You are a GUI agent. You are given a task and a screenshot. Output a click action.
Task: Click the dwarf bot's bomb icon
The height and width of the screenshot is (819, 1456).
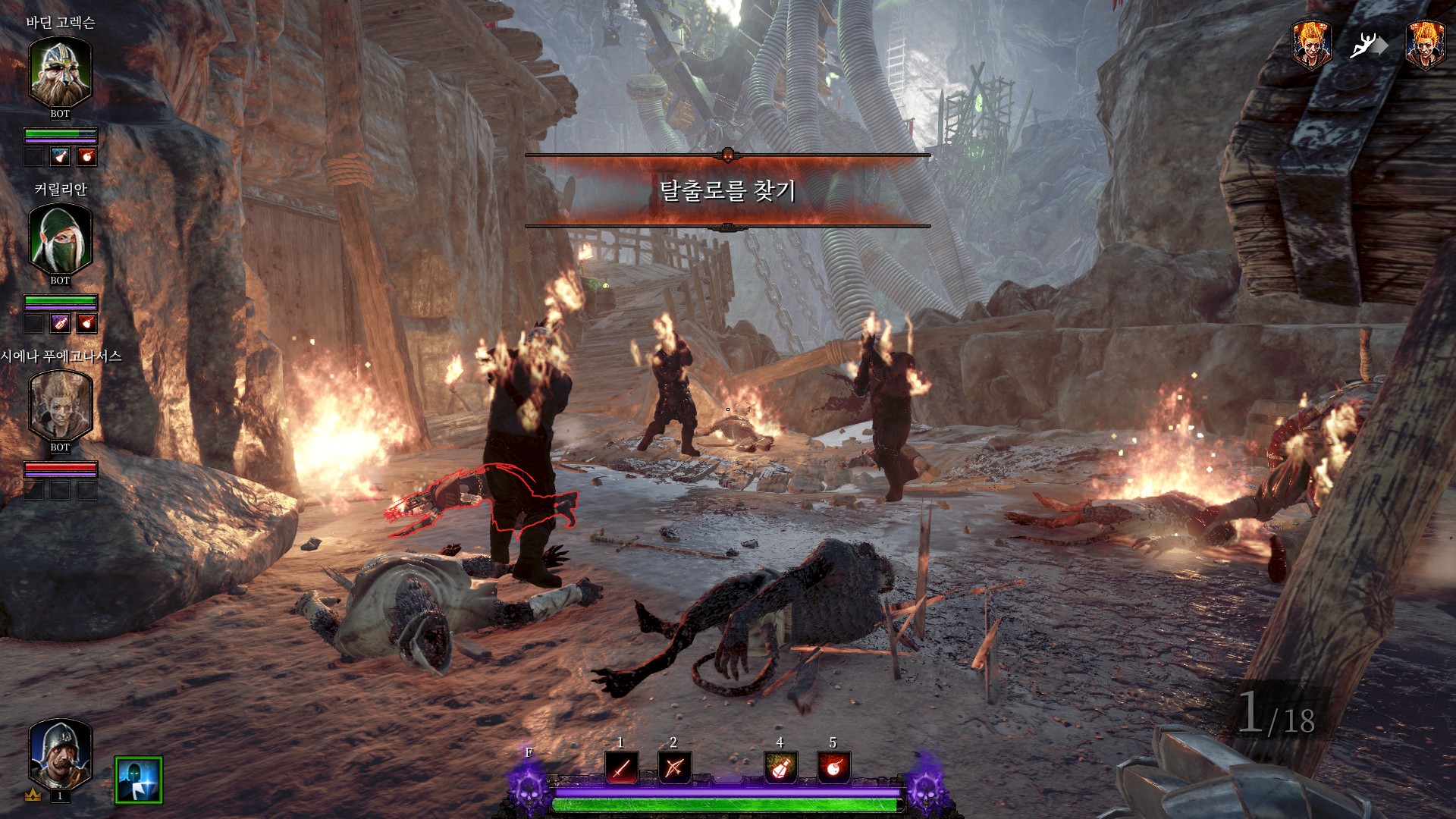click(86, 157)
